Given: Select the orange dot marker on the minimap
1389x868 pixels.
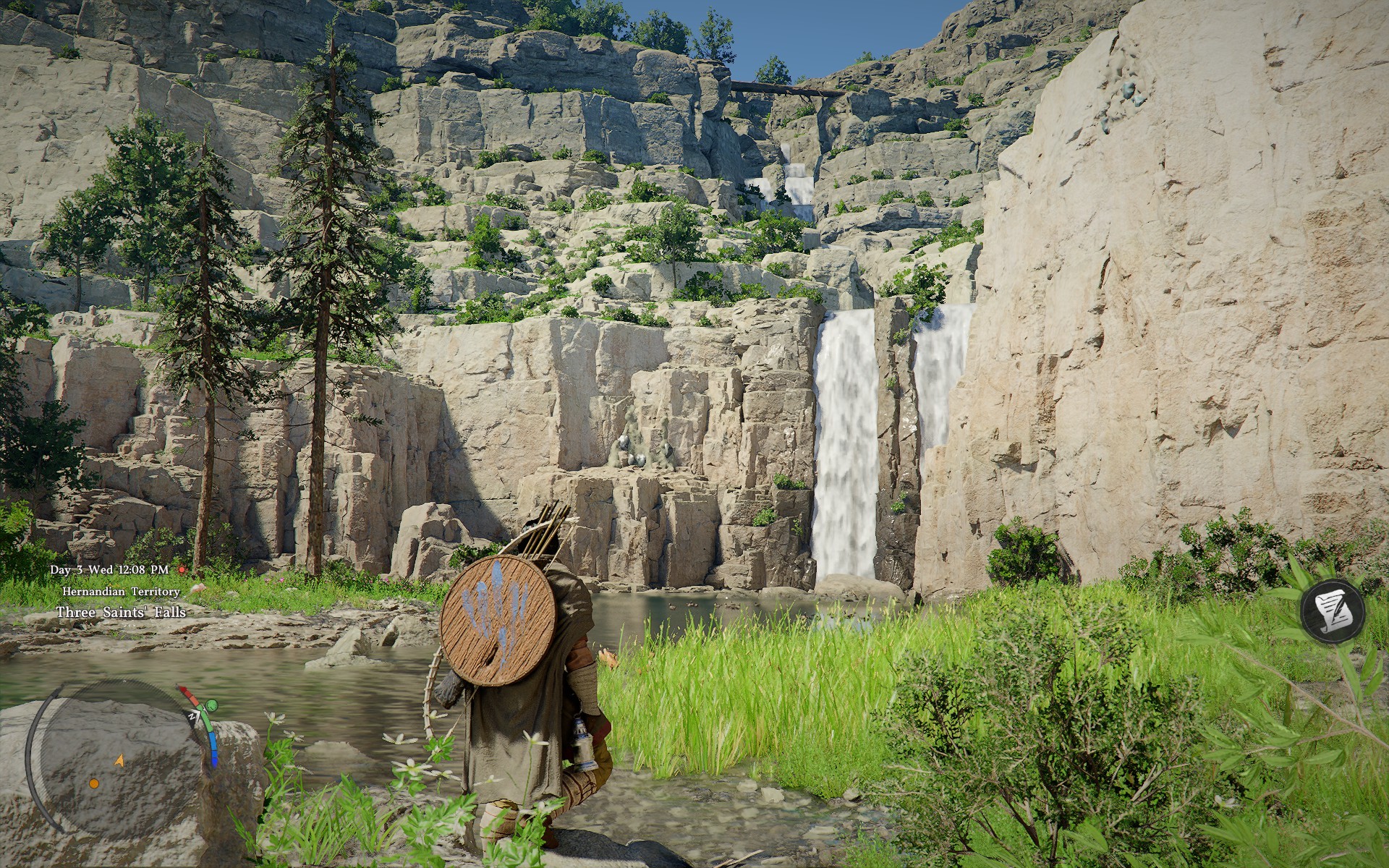Looking at the screenshot, I should tap(94, 783).
